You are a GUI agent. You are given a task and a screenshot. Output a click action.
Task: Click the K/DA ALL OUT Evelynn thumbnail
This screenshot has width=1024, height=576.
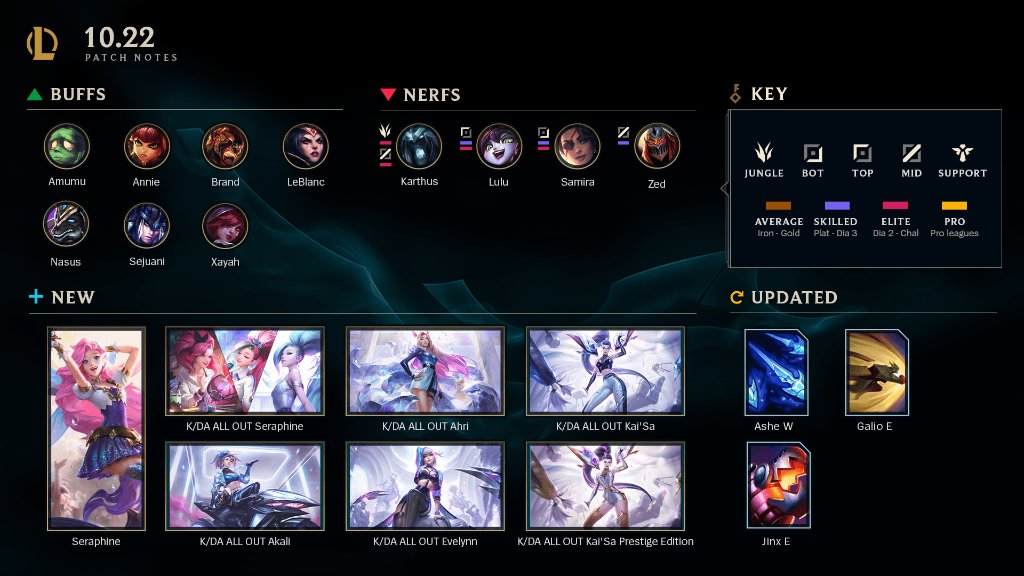coord(425,486)
